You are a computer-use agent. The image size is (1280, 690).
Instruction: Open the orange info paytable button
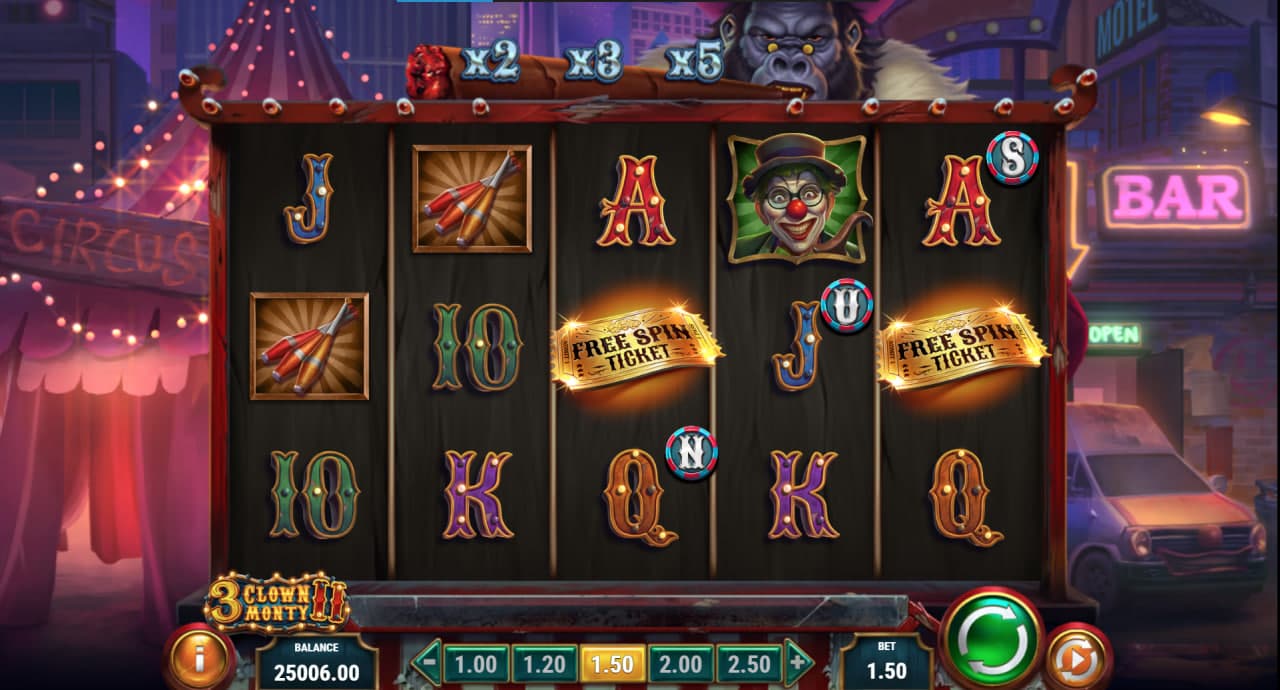tap(199, 658)
